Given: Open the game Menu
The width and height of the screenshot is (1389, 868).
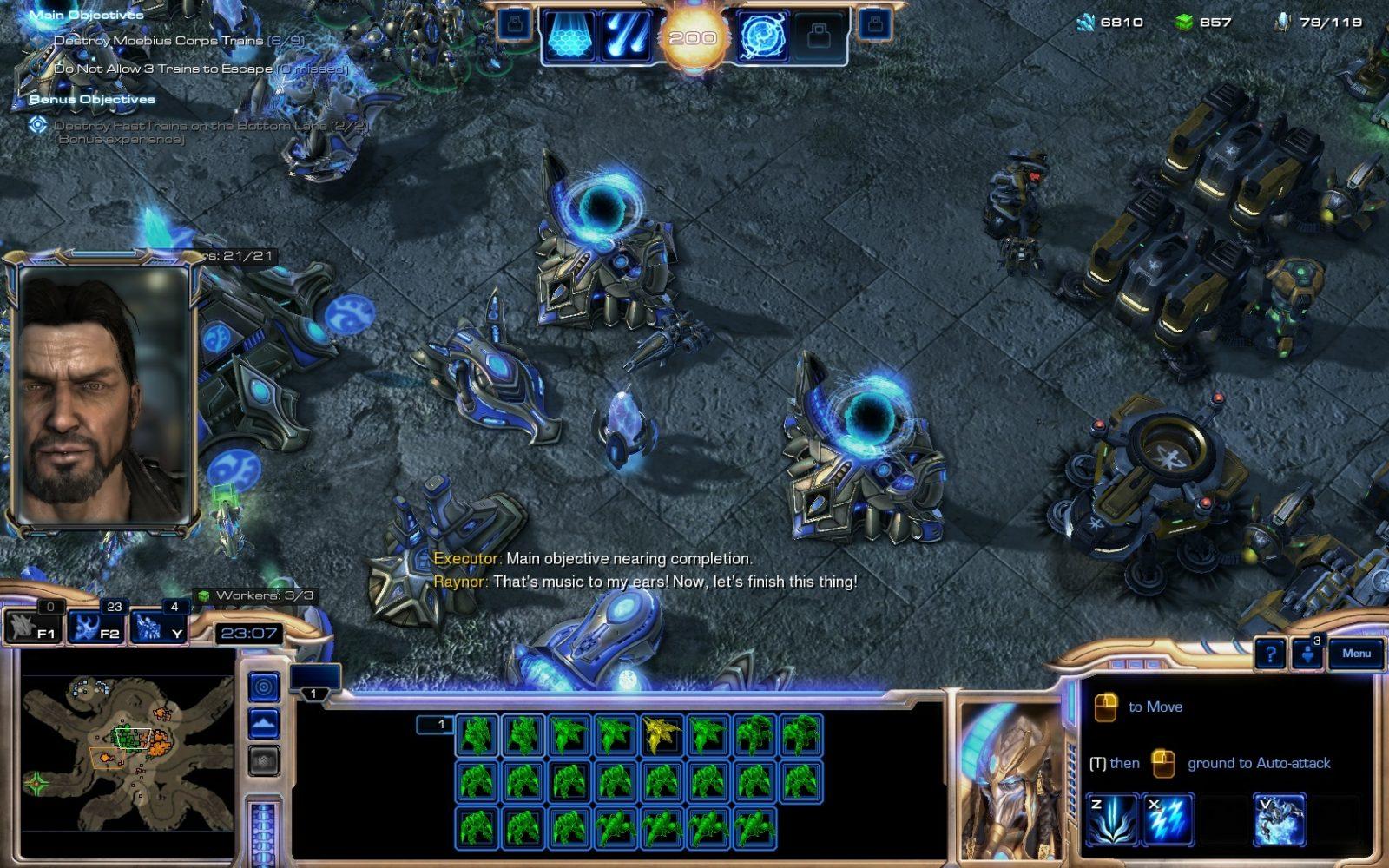Looking at the screenshot, I should 1356,654.
